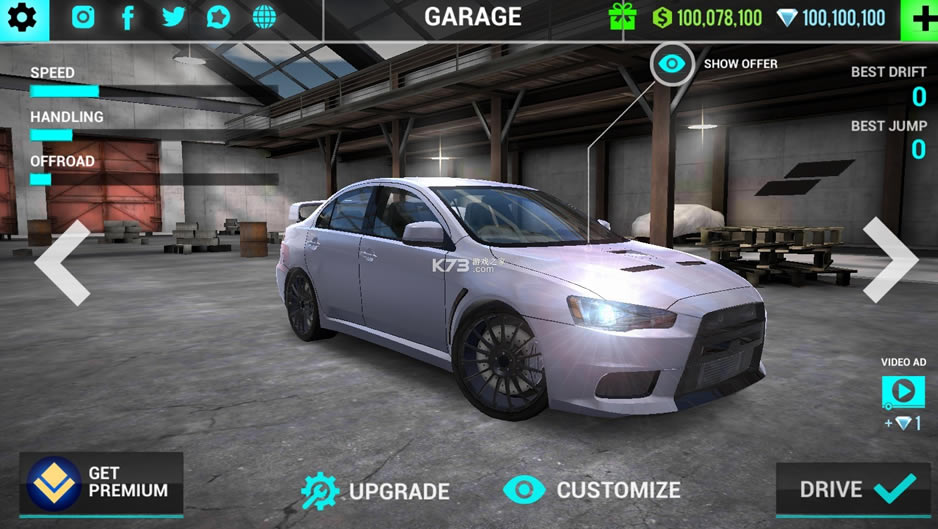Show the offer via eye icon
This screenshot has width=938, height=529.
(672, 64)
